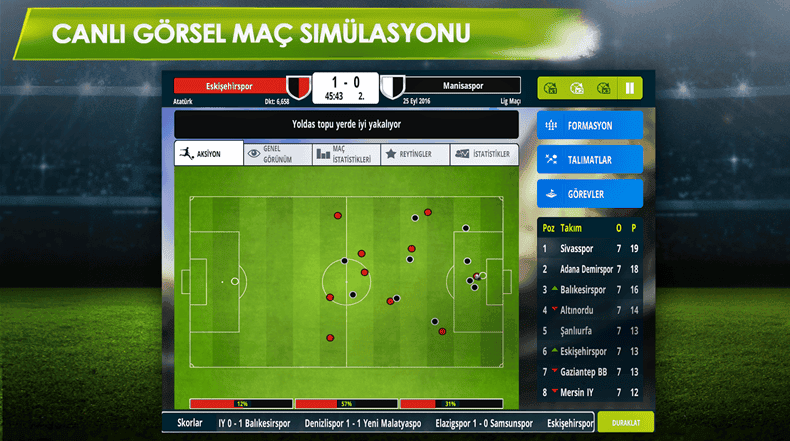Set match speed to x1
The height and width of the screenshot is (441, 790).
tap(549, 88)
